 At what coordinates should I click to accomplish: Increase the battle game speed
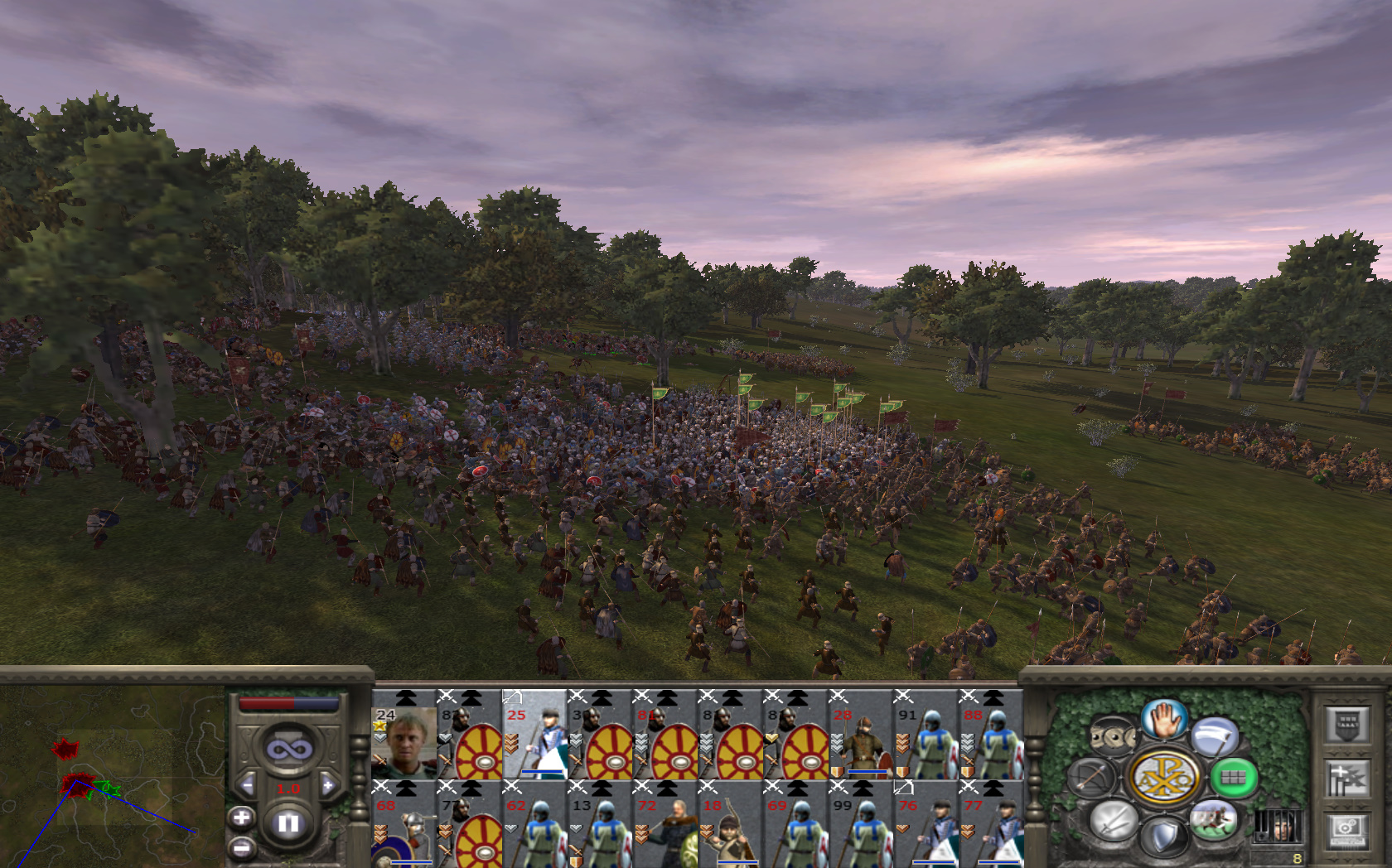(x=328, y=785)
